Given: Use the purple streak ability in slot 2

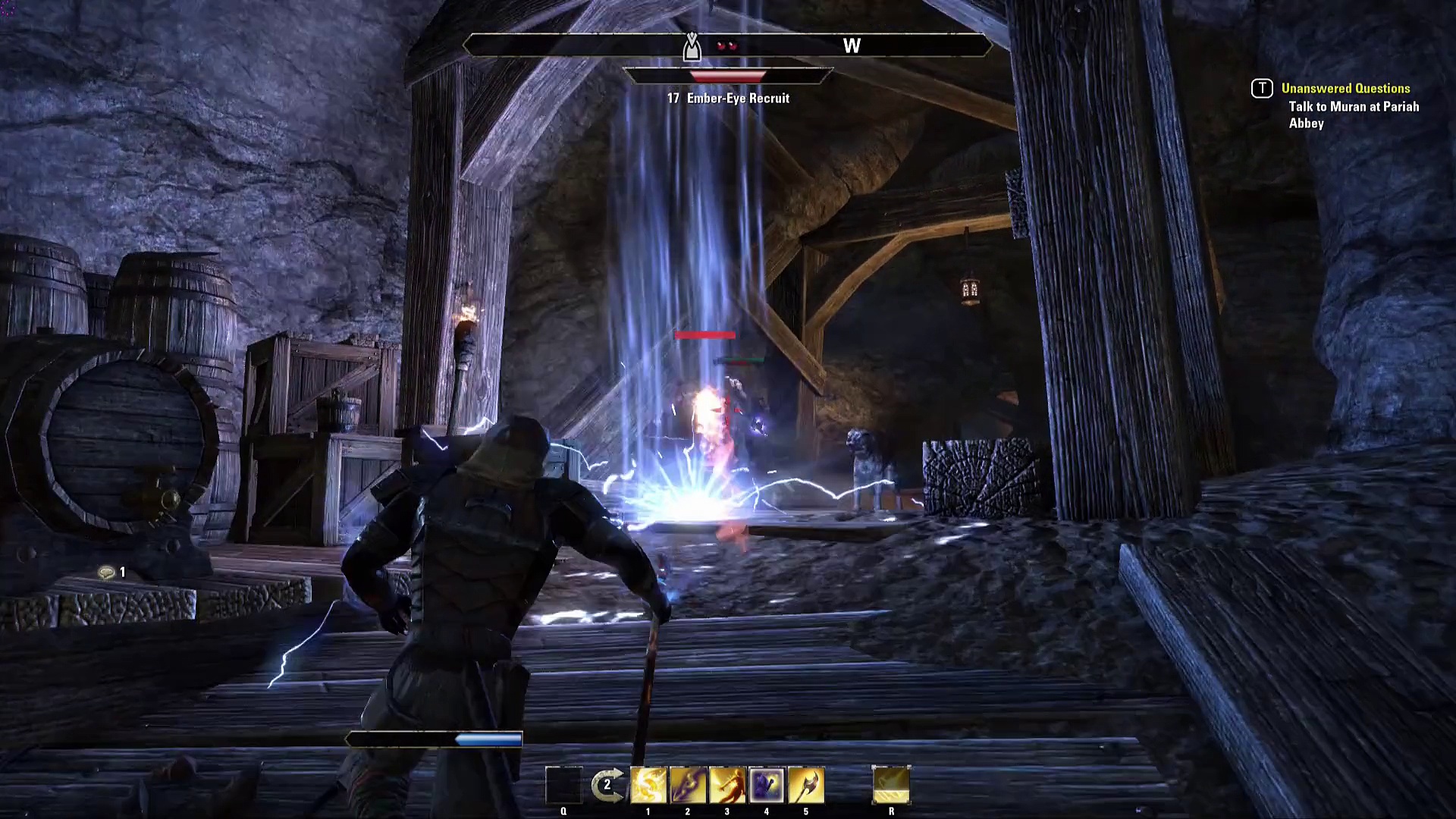Looking at the screenshot, I should (688, 785).
